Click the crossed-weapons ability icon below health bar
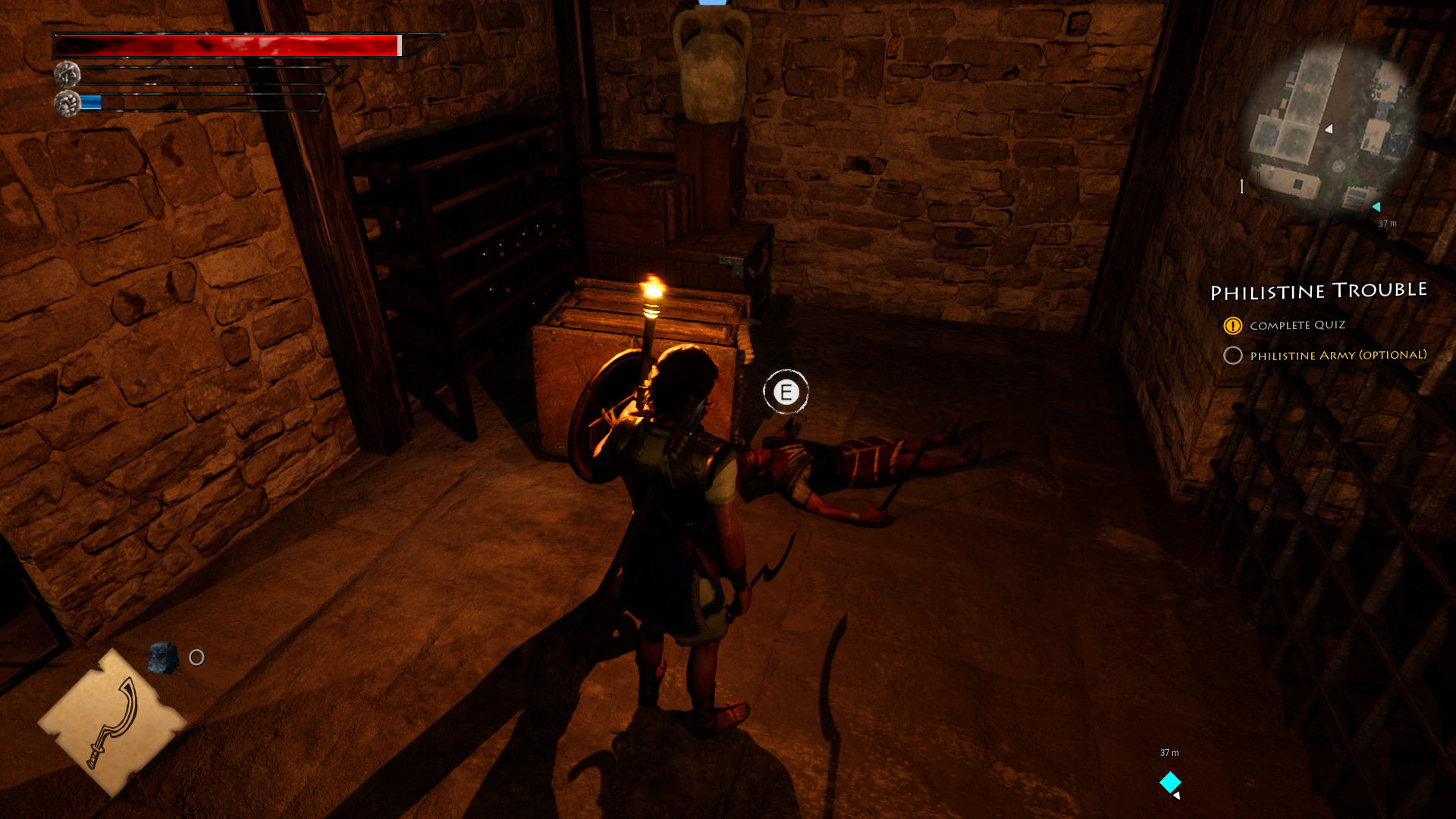1456x819 pixels. tap(67, 76)
